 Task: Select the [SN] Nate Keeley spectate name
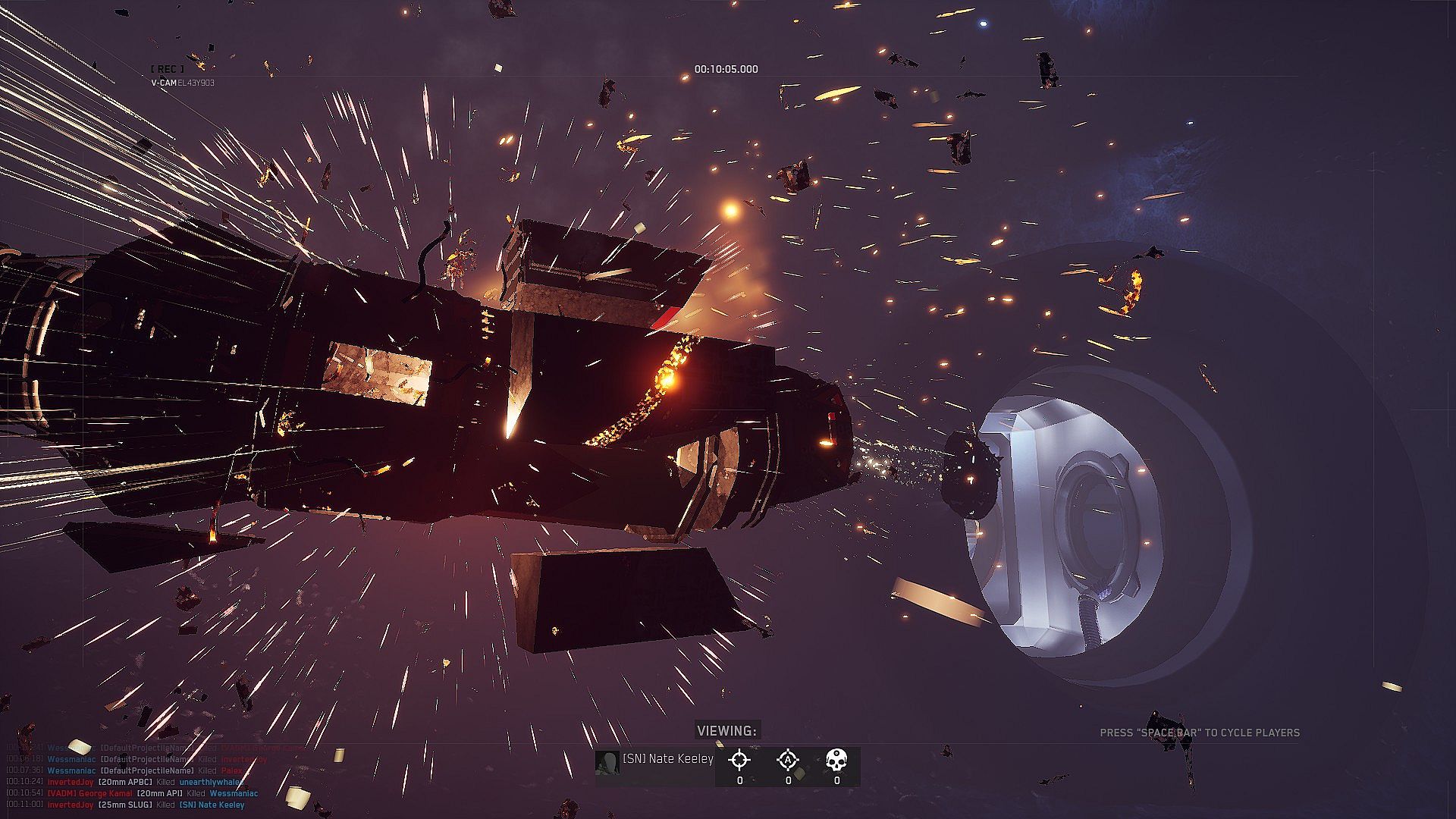(667, 759)
